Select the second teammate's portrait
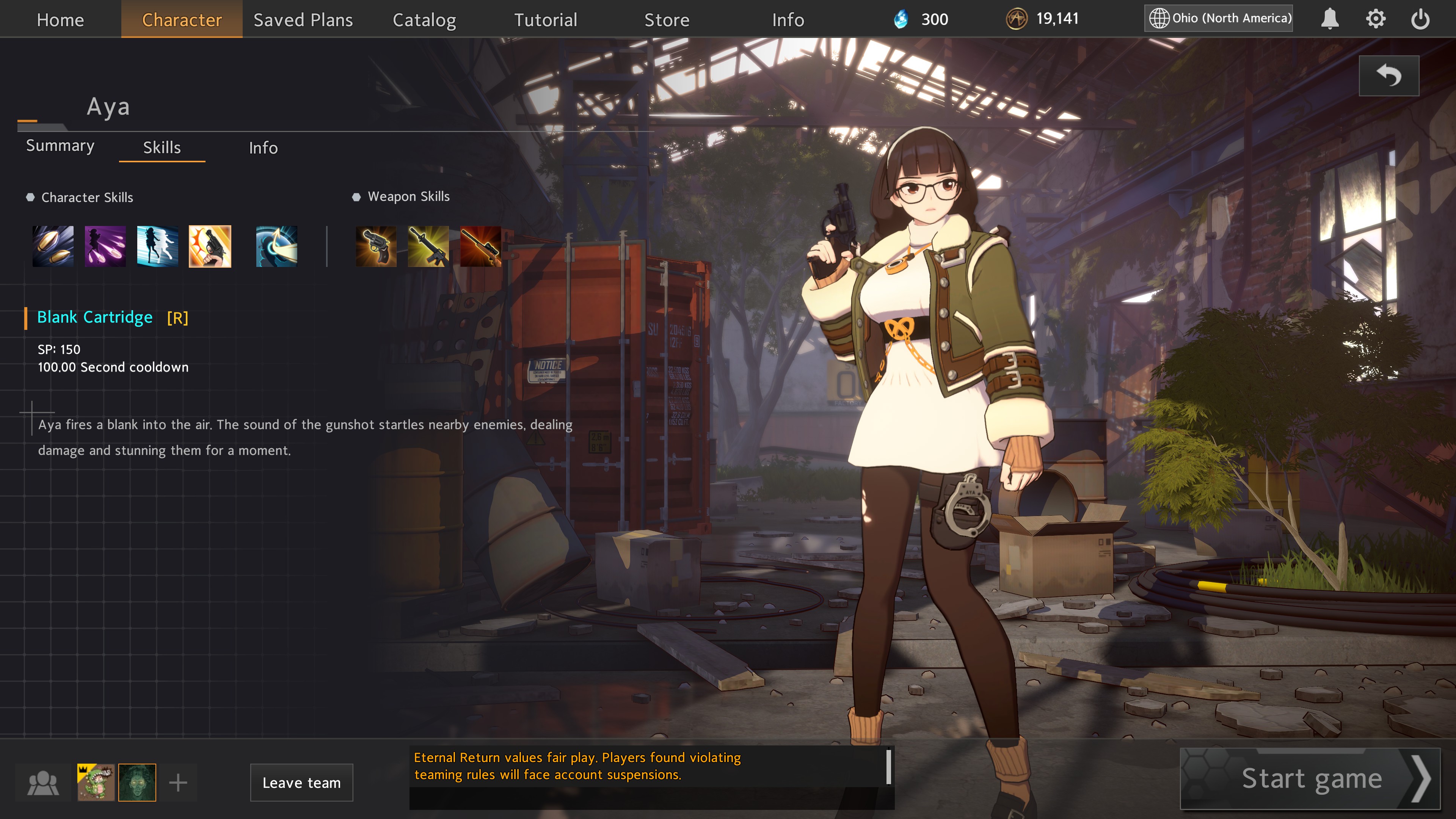 137,782
